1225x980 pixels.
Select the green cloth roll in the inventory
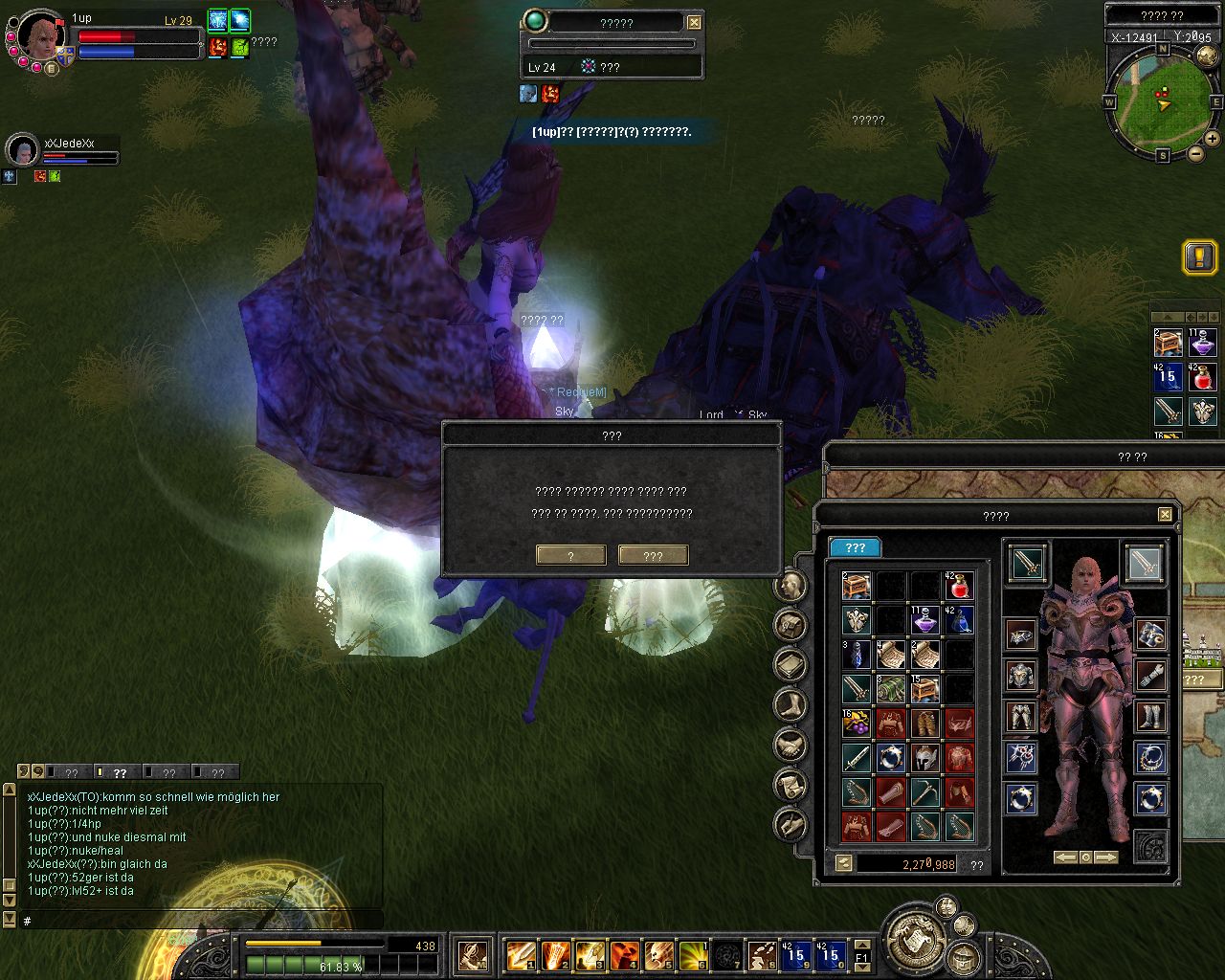point(890,689)
